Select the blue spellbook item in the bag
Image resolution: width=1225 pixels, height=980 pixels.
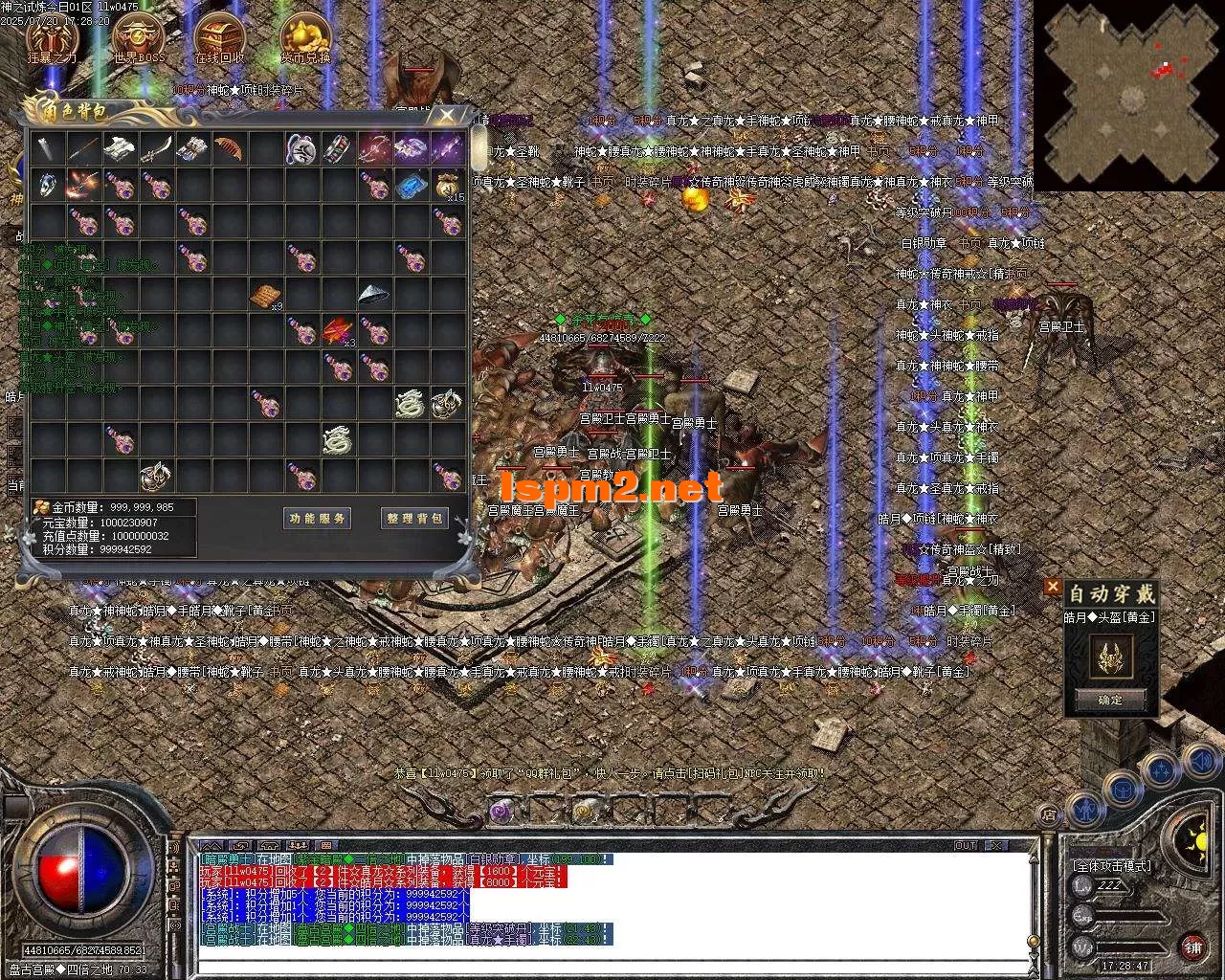coord(411,186)
